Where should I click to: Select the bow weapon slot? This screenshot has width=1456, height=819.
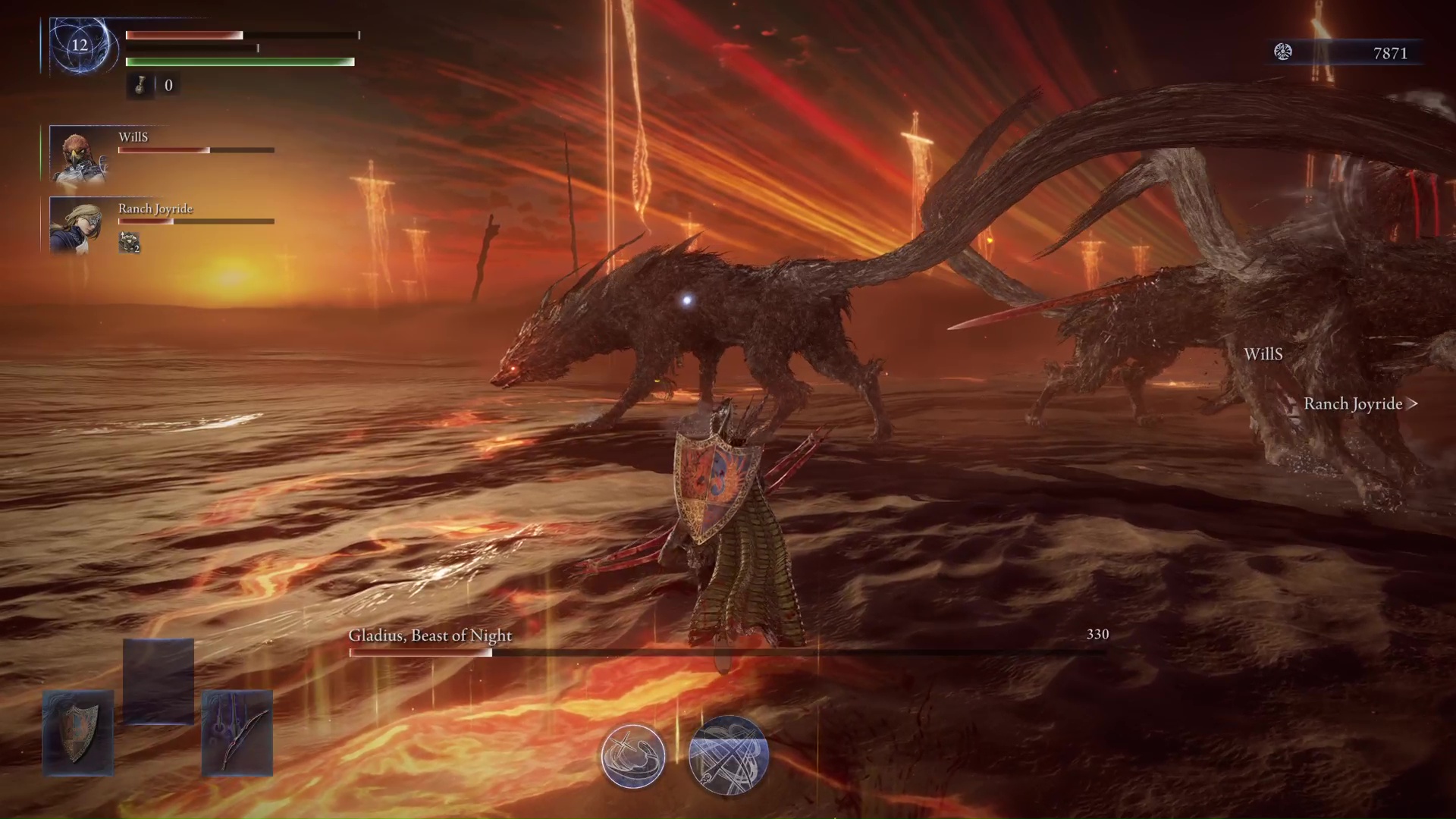237,733
